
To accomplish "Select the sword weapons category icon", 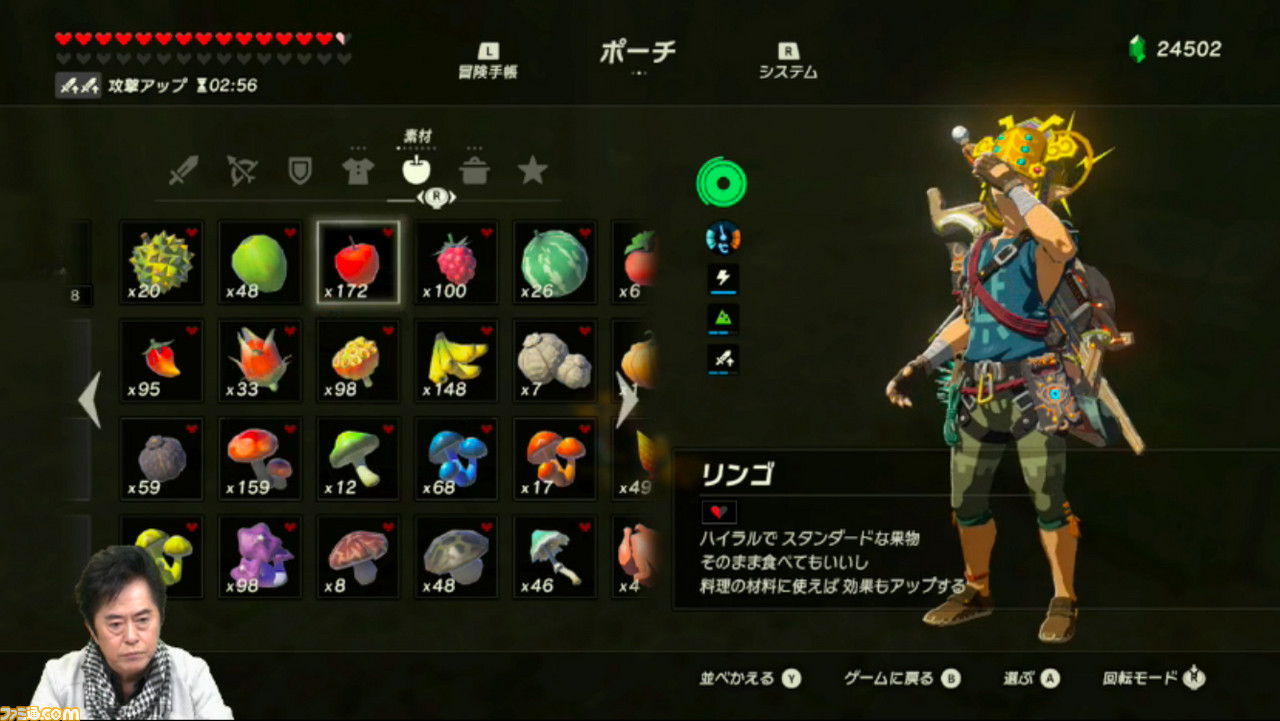I will (x=186, y=170).
